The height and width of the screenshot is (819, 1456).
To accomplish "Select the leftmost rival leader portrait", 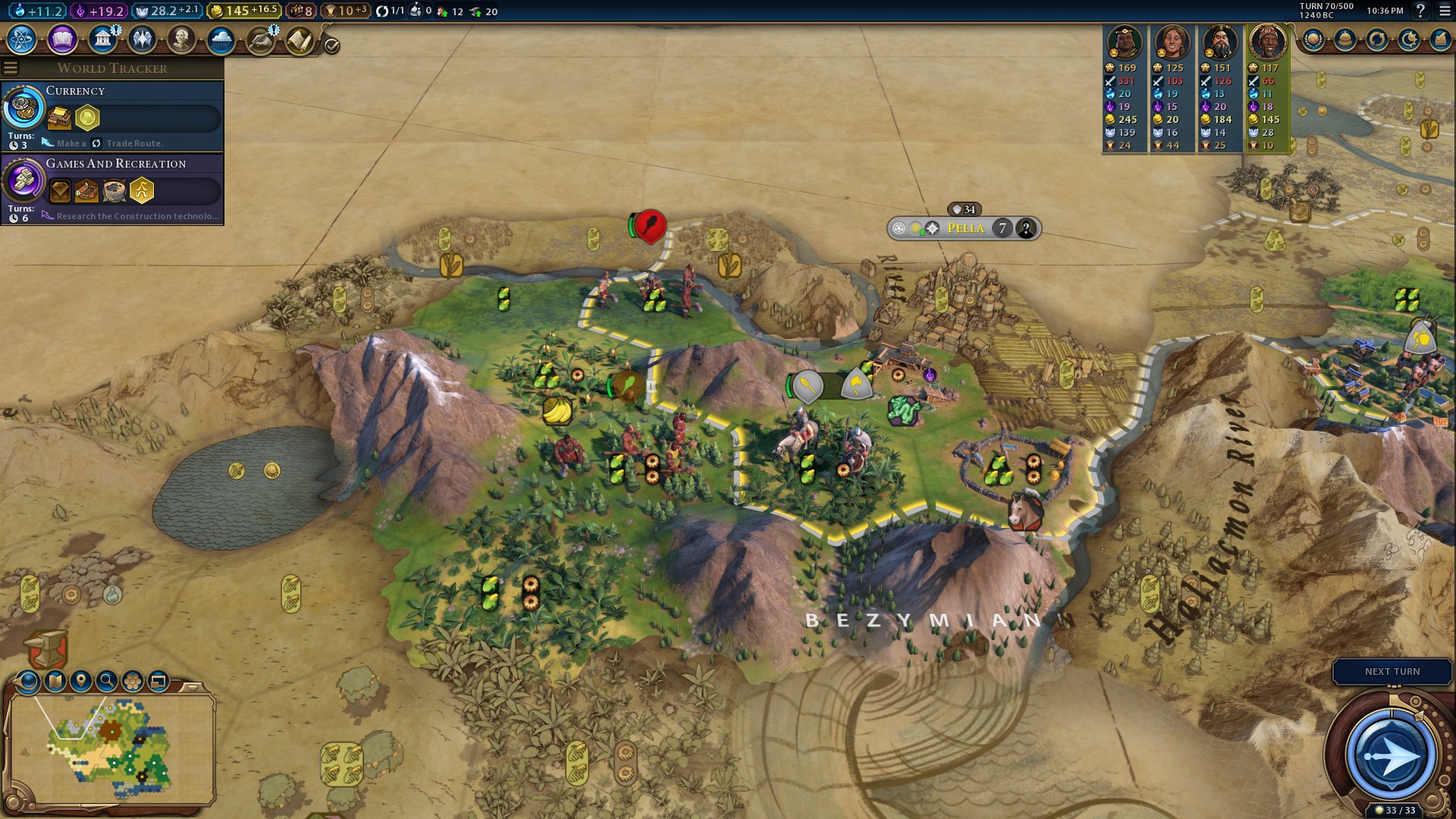I will 1124,42.
